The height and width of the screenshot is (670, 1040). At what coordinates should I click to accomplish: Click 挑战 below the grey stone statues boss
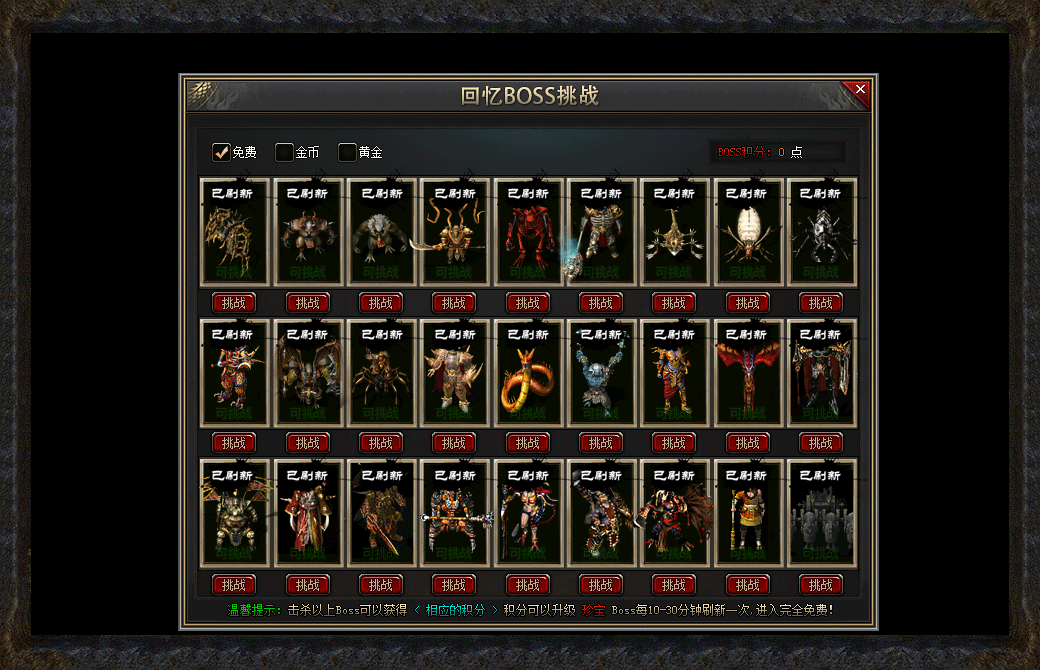(x=821, y=585)
